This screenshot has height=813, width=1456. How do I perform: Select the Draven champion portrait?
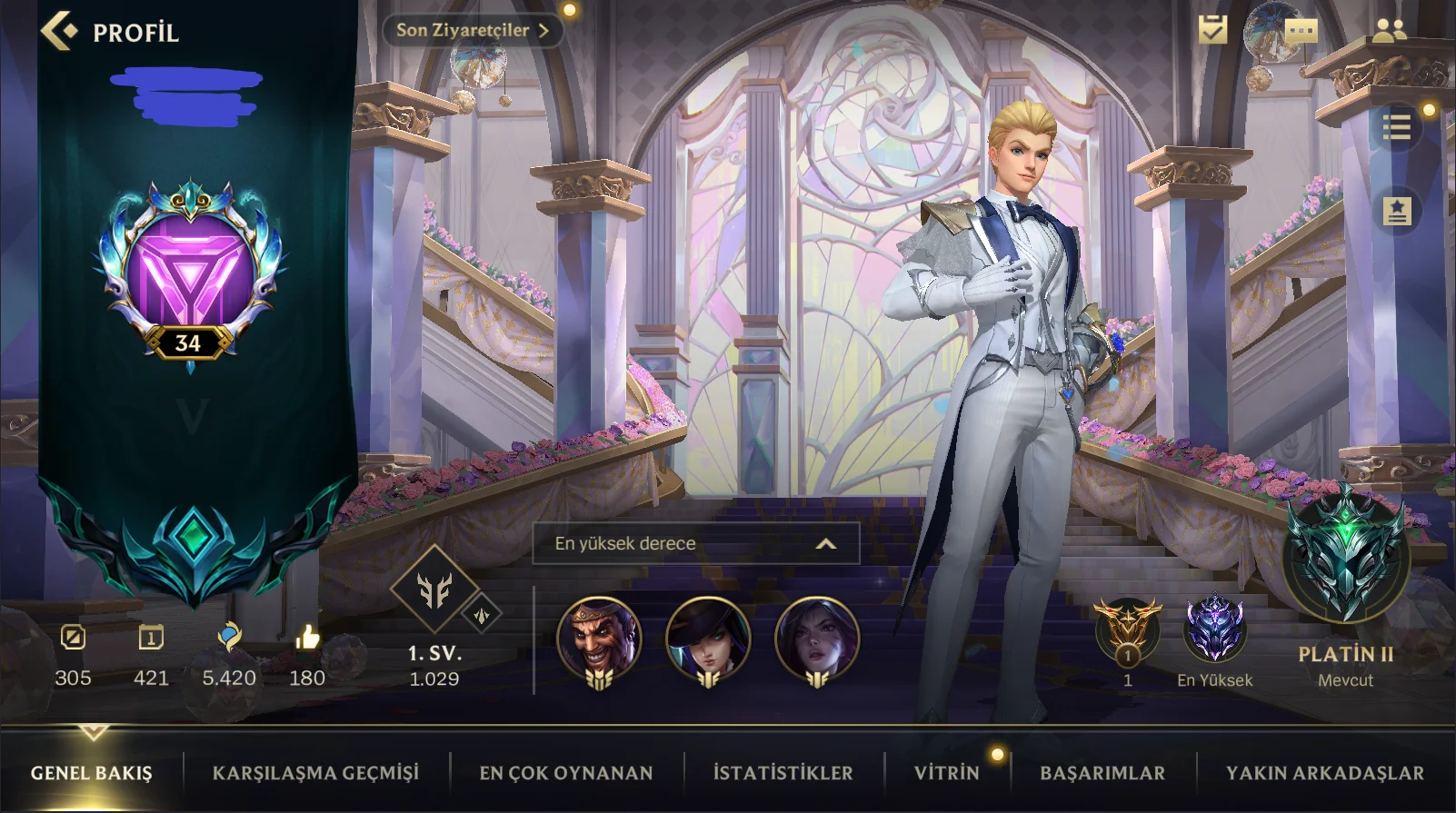pos(599,637)
